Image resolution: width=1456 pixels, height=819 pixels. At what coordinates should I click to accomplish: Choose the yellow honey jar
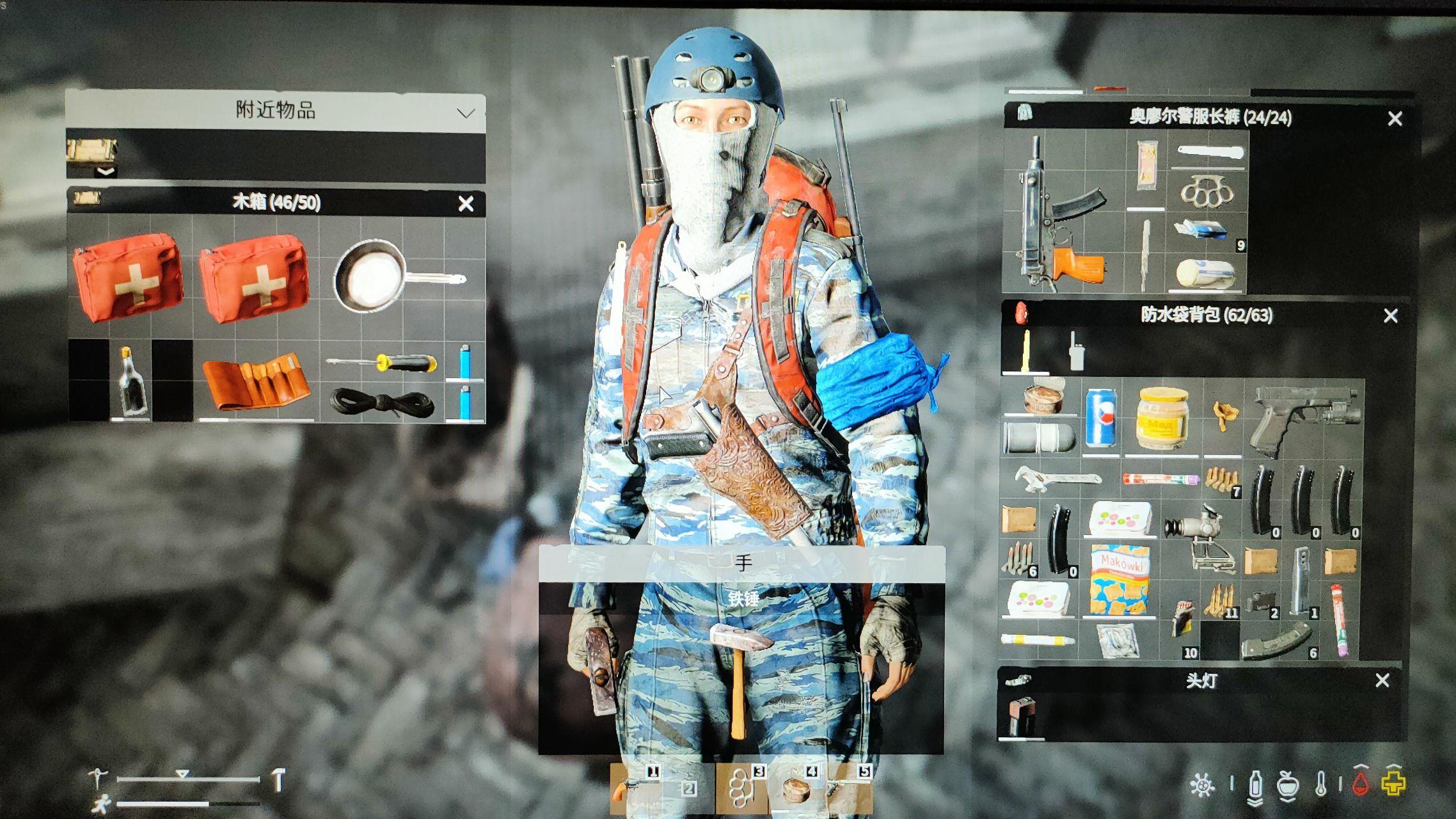1162,417
